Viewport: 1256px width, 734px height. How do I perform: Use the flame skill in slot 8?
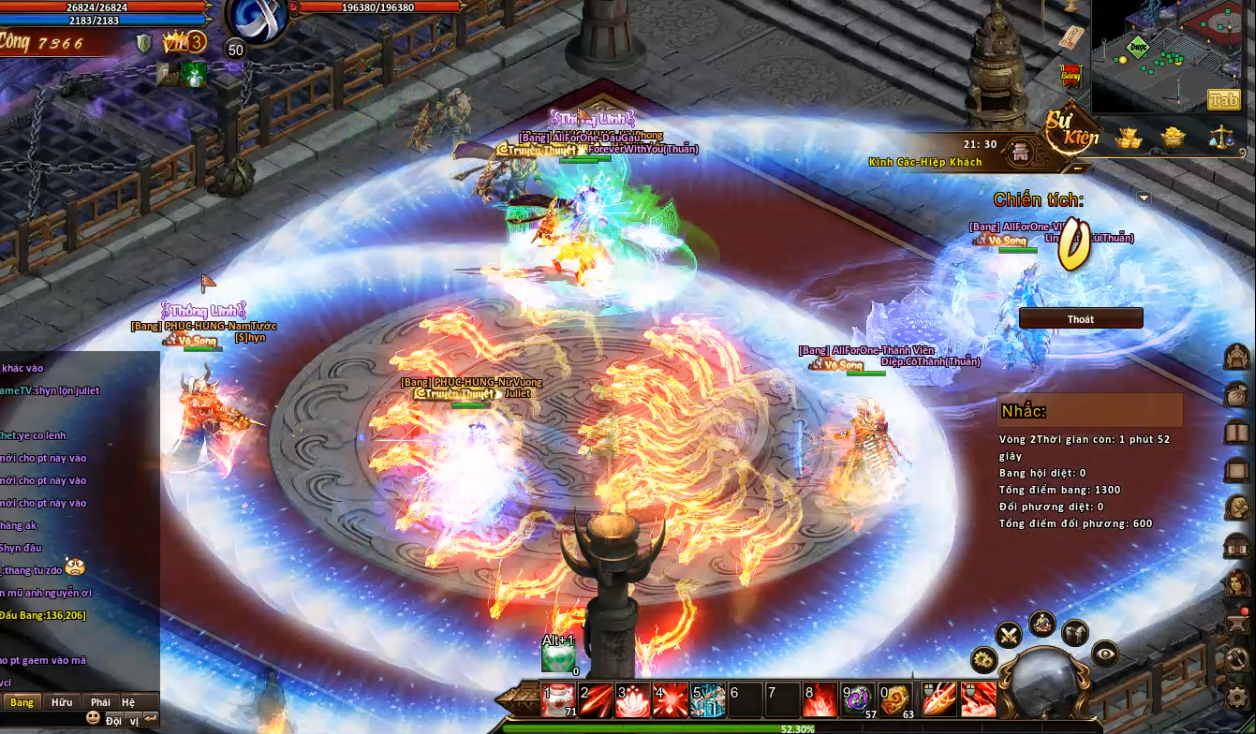[821, 700]
